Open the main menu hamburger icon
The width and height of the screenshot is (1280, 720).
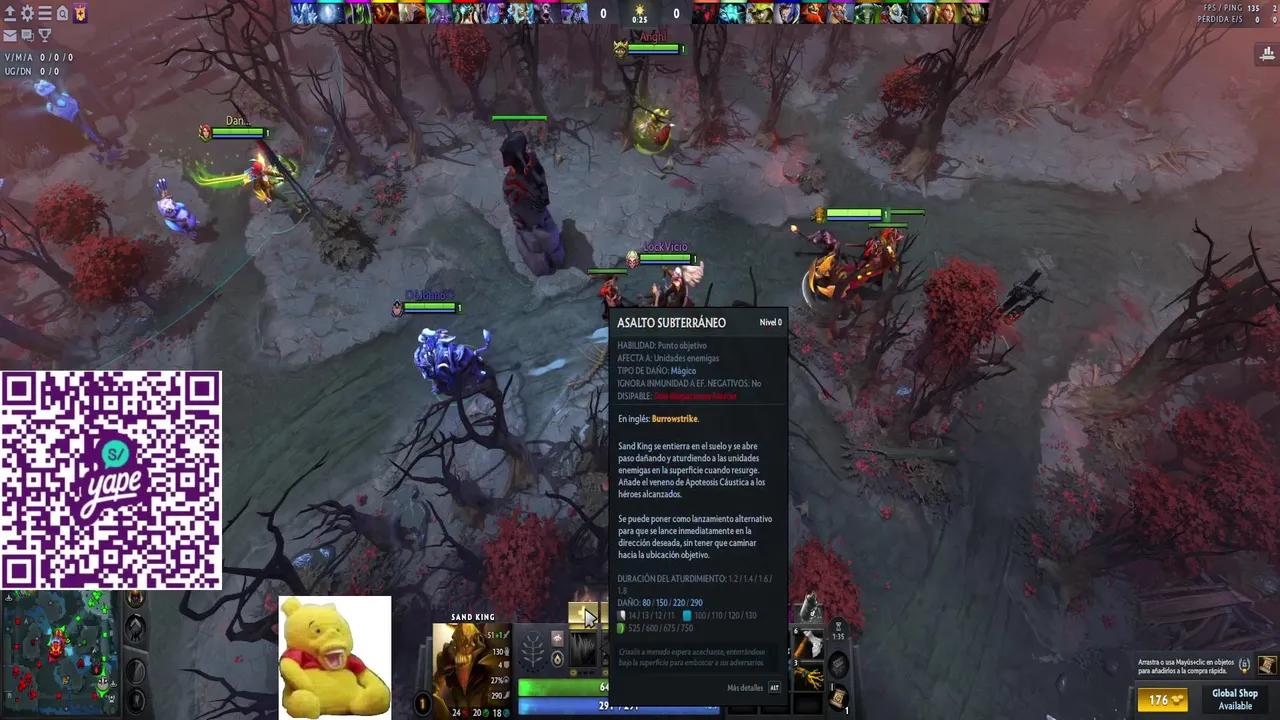click(44, 13)
